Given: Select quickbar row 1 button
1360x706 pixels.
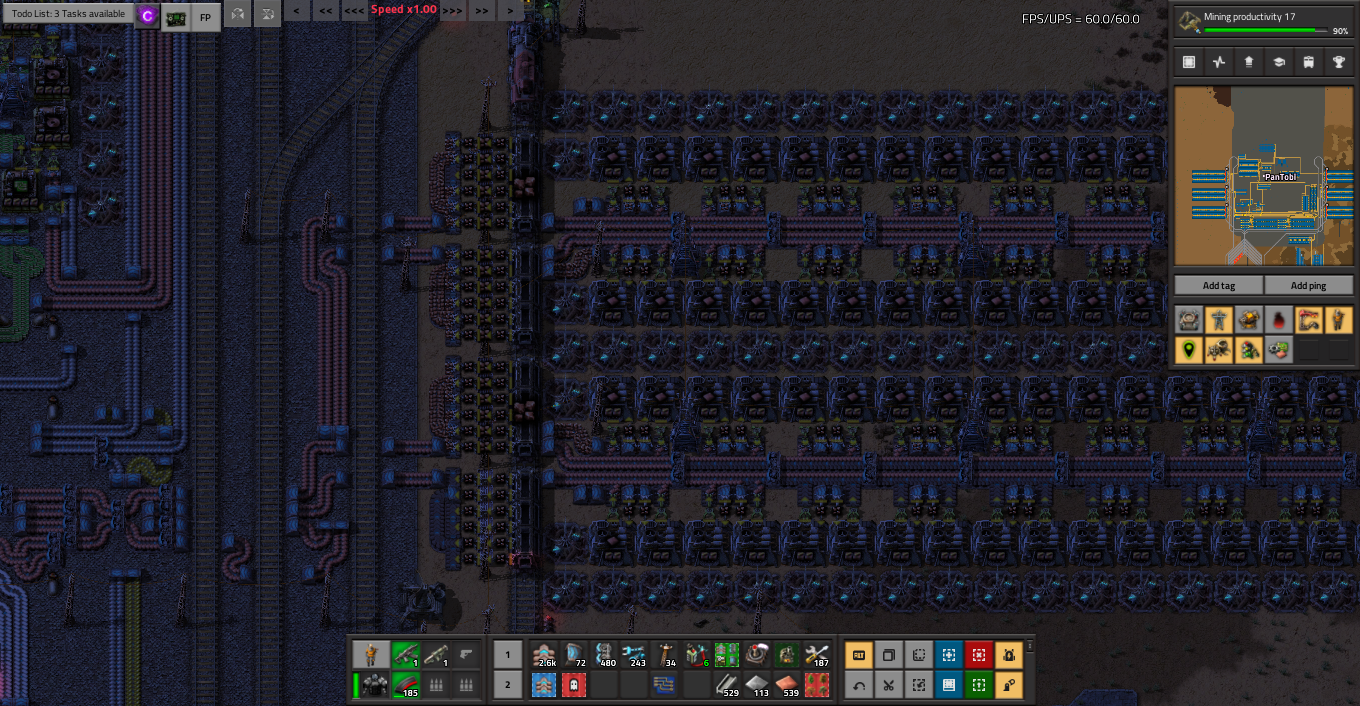Looking at the screenshot, I should (507, 656).
